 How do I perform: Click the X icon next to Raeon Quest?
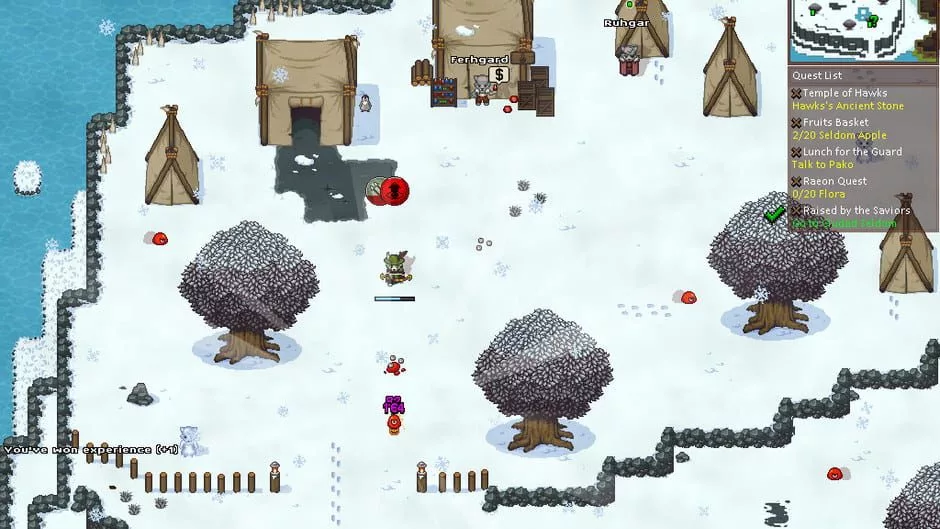[796, 181]
